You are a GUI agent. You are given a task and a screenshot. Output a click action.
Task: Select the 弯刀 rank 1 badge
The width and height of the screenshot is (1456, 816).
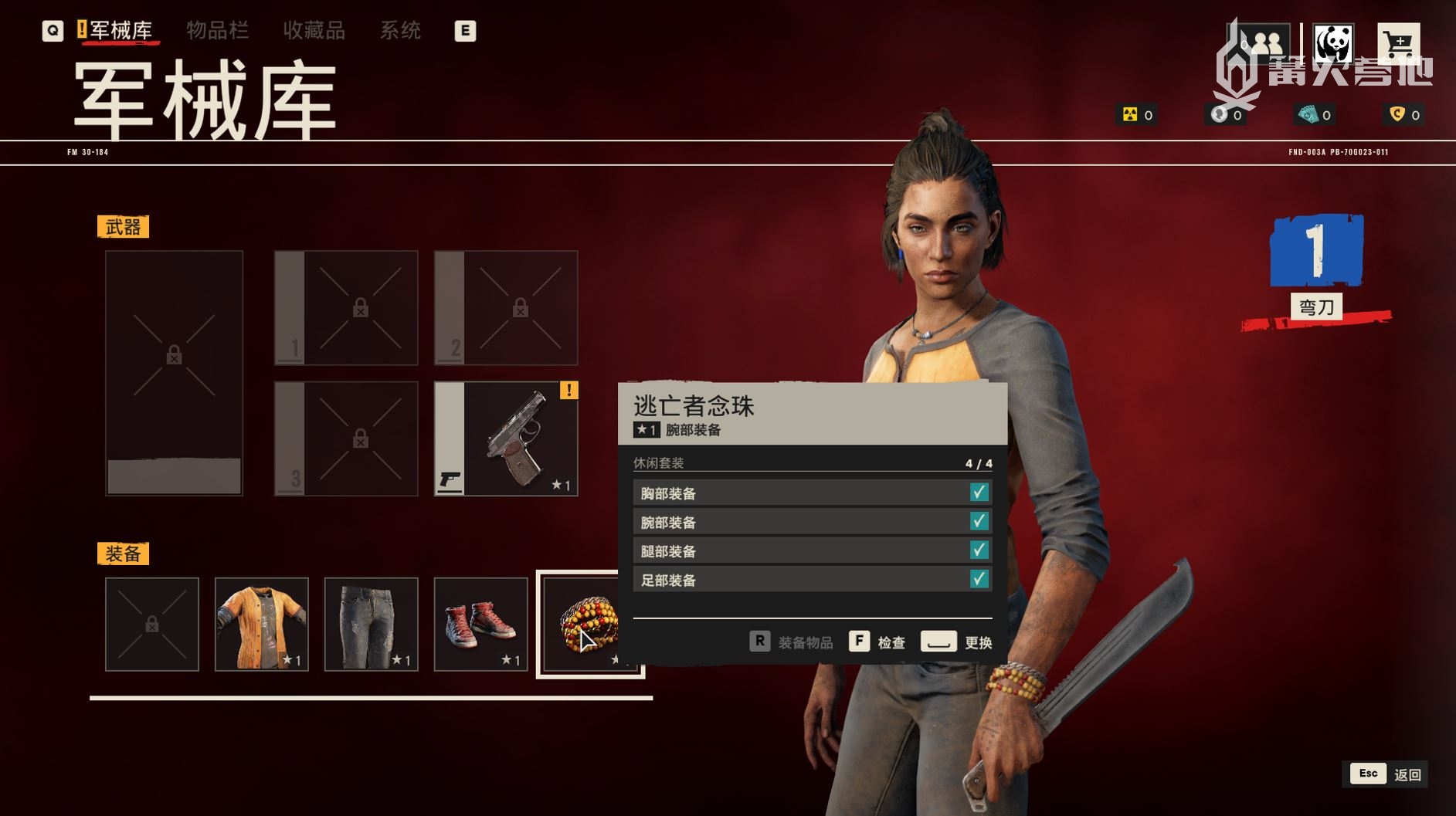point(1316,266)
